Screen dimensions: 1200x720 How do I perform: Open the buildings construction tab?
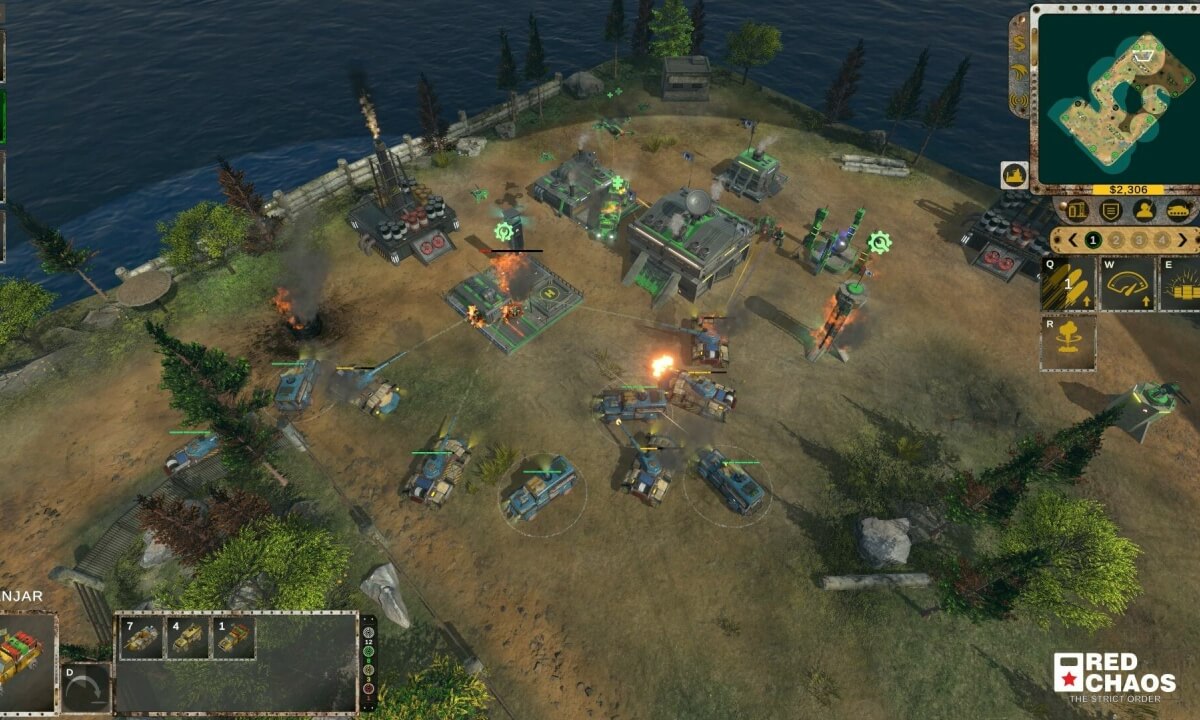pos(1078,211)
